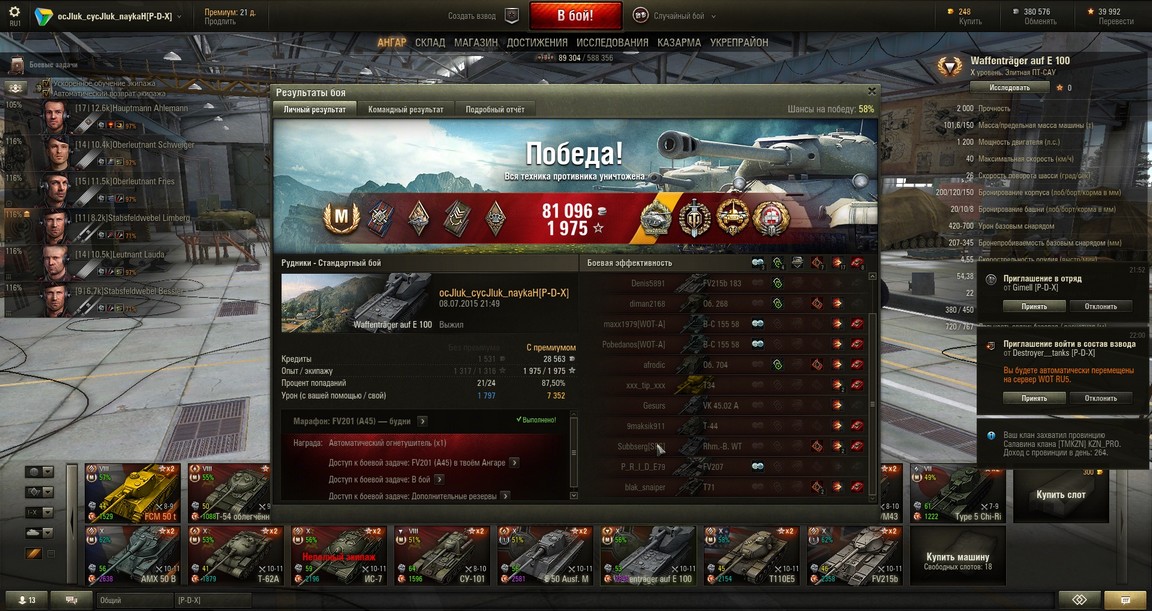The height and width of the screenshot is (611, 1152).
Task: Open 'Достижения' in the top menu
Action: click(x=537, y=43)
